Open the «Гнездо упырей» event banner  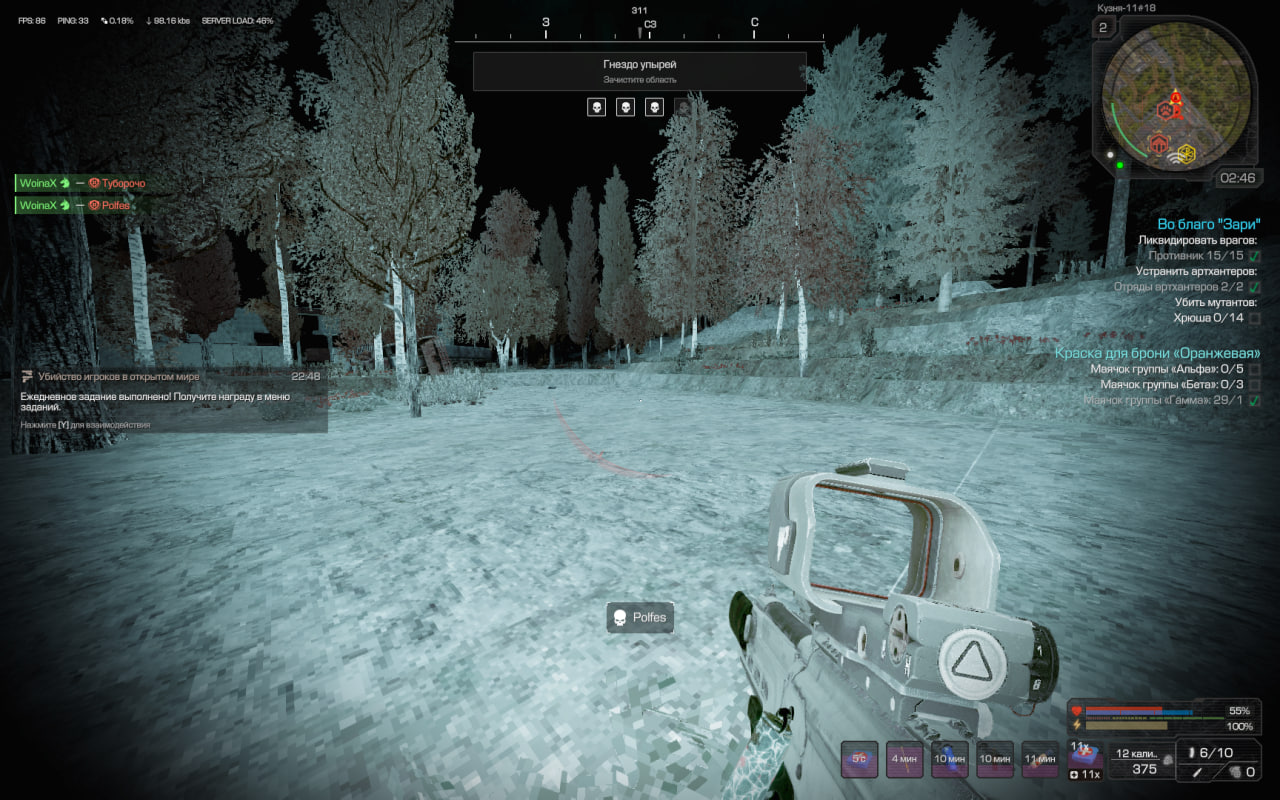click(639, 71)
